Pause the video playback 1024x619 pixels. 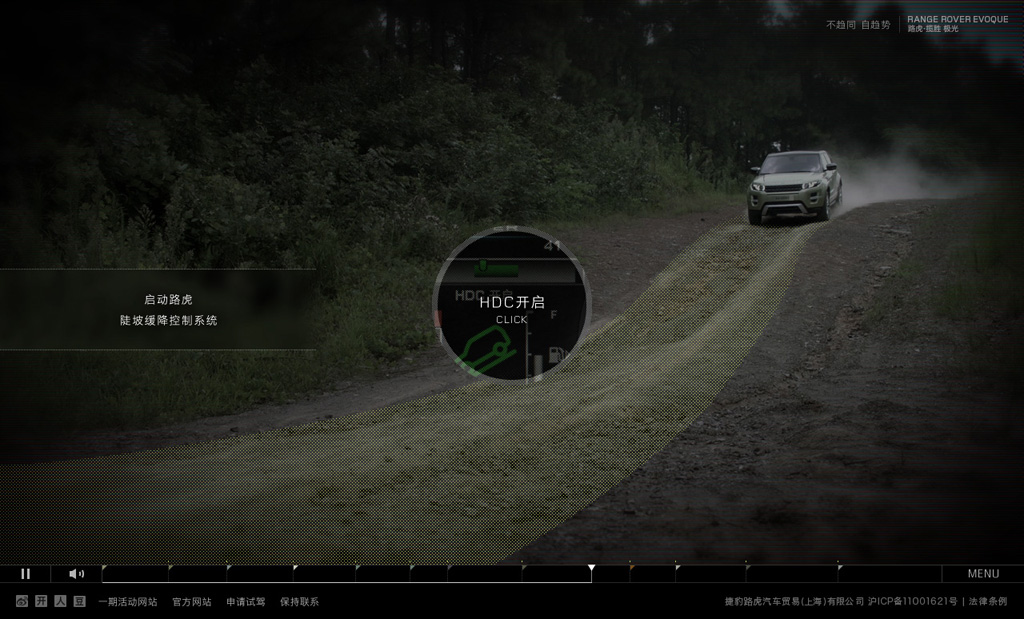click(26, 574)
